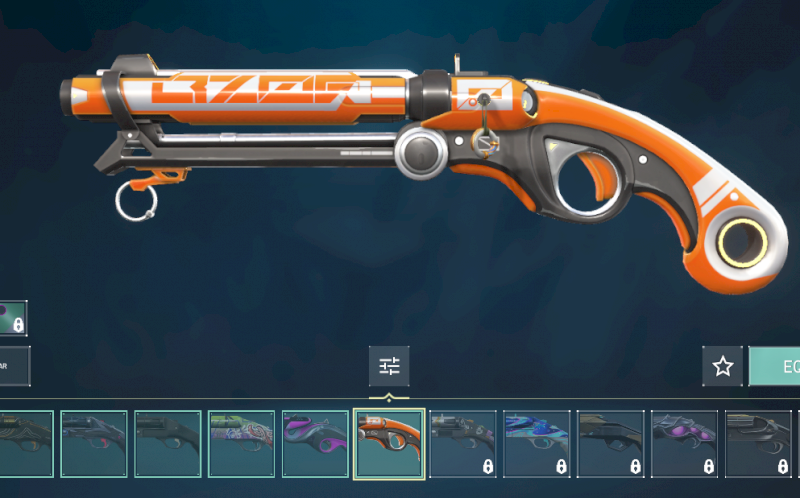Select the orange and white skin thumbnail
Viewport: 800px width, 498px height.
pyautogui.click(x=389, y=443)
